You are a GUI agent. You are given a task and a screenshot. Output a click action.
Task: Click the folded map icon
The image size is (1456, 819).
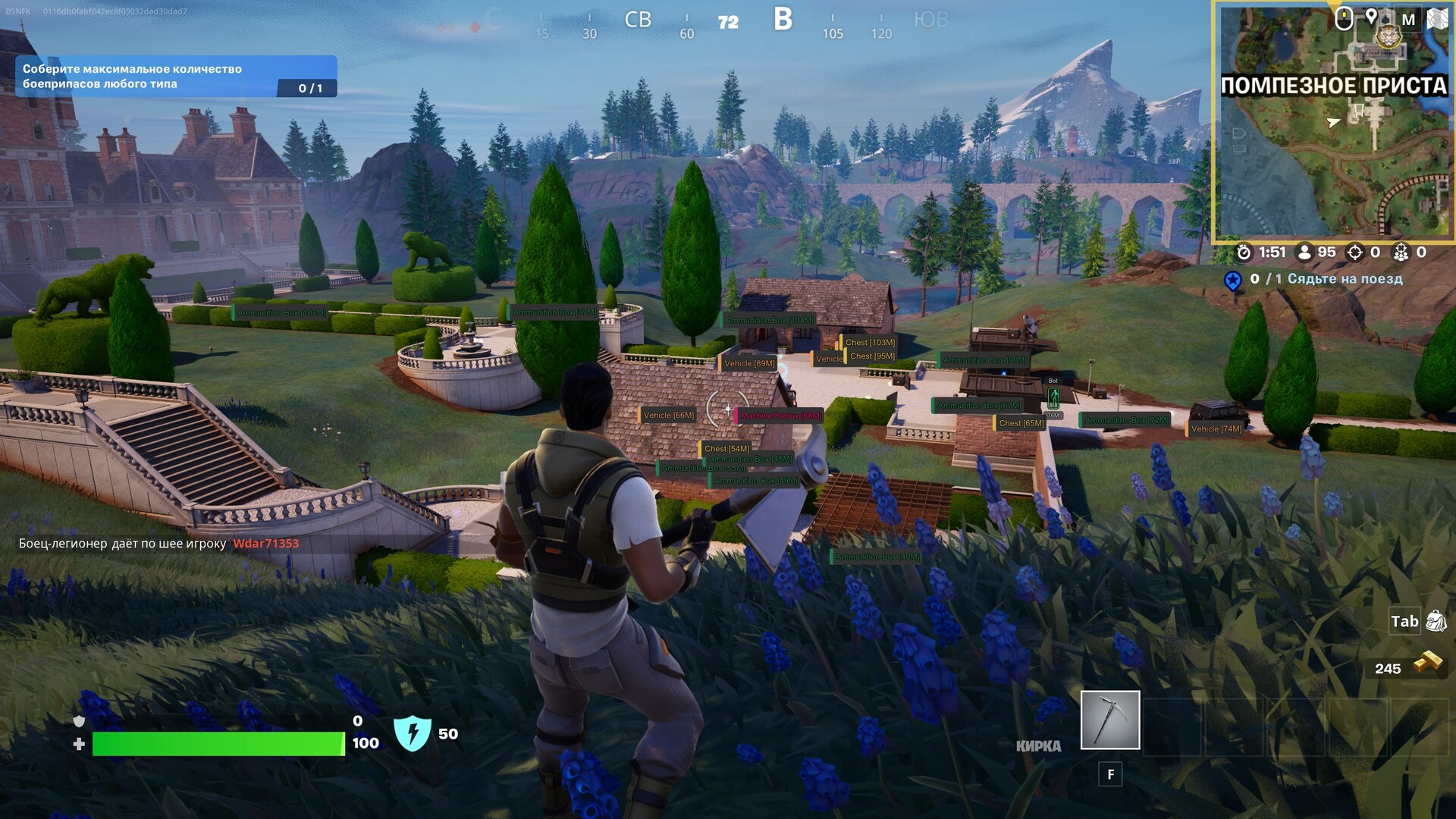tap(1438, 19)
